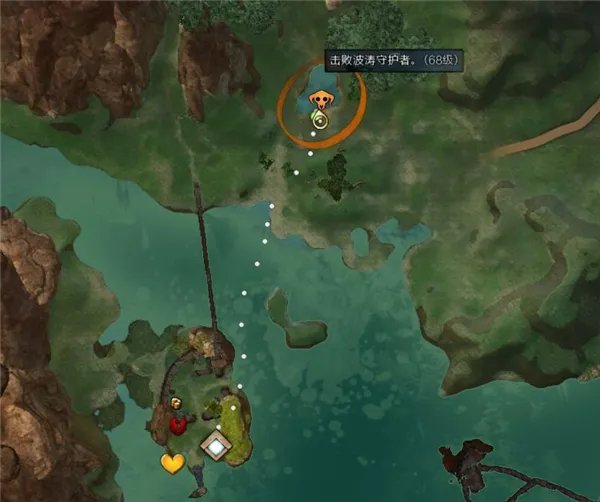Select the yellow heart task marker

click(x=172, y=463)
